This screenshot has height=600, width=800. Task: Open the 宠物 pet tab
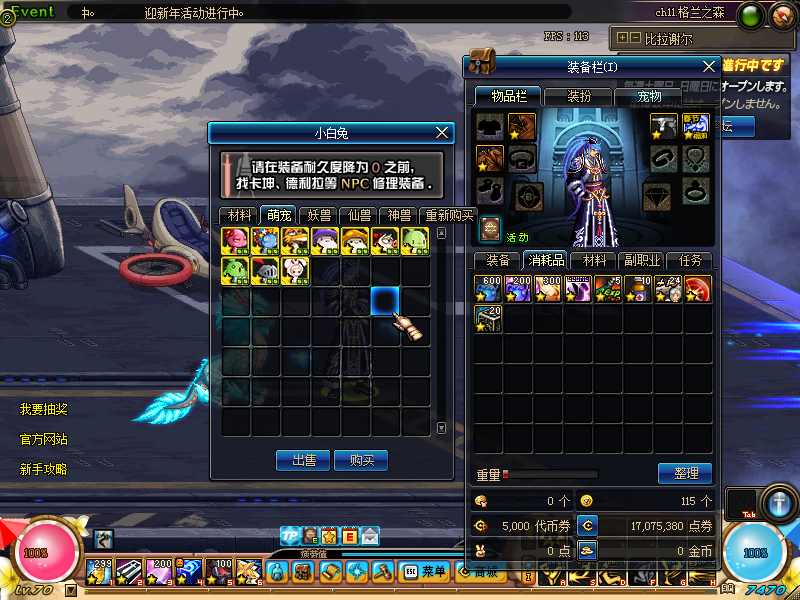pos(649,96)
